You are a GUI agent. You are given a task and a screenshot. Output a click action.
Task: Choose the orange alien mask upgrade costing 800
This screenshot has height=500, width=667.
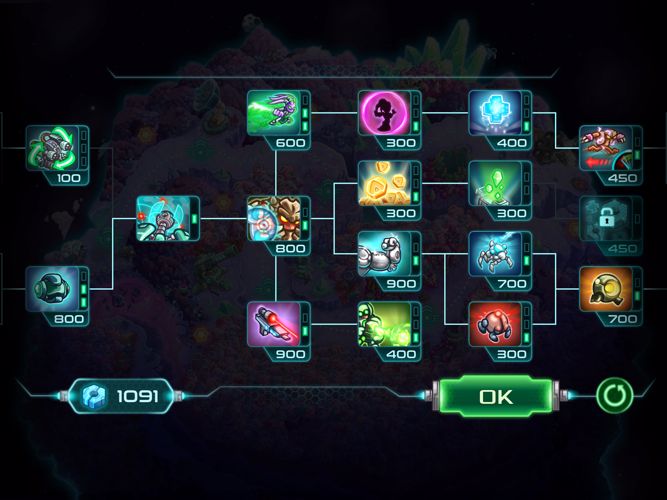(273, 220)
